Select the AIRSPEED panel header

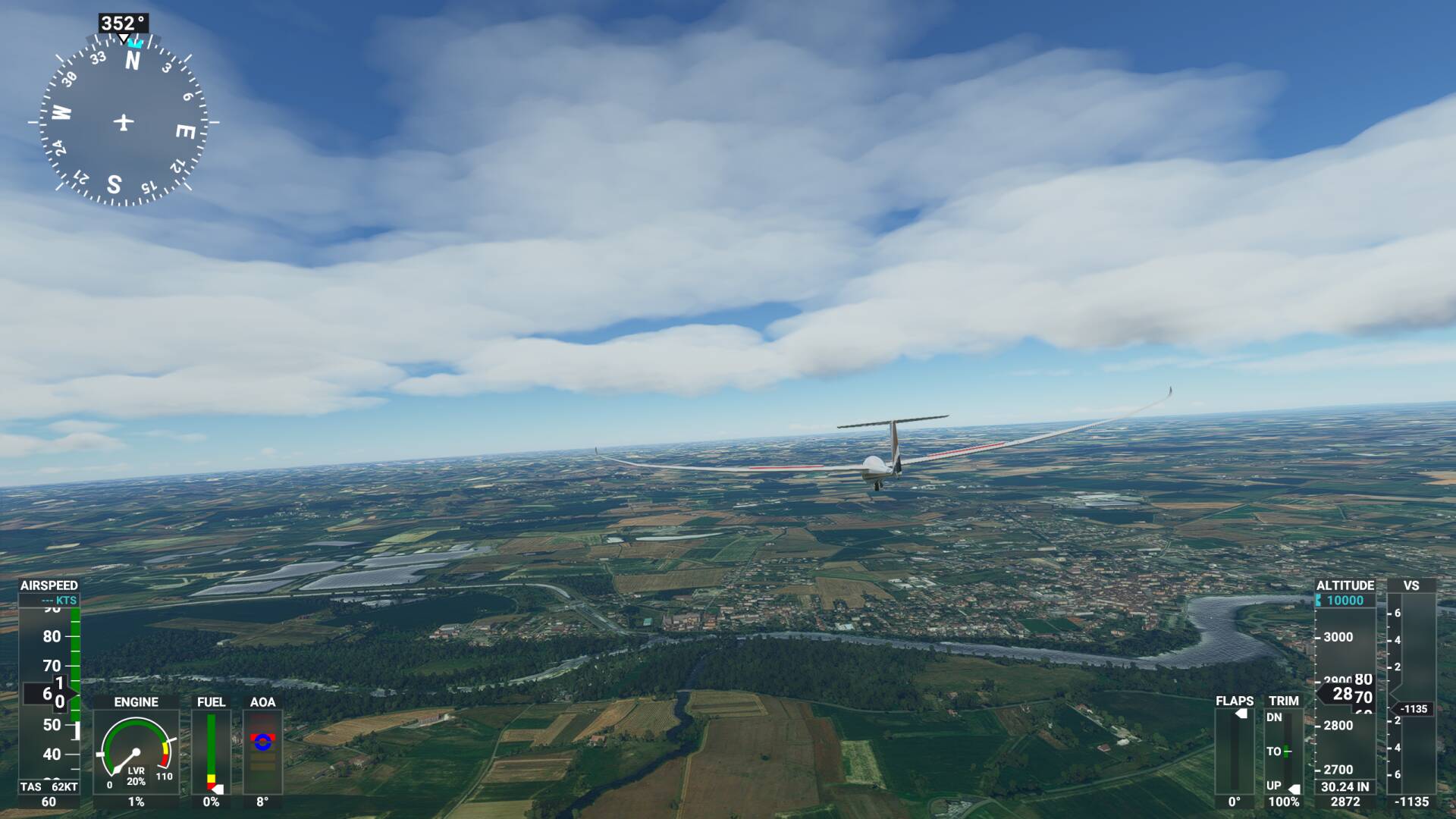pyautogui.click(x=50, y=585)
